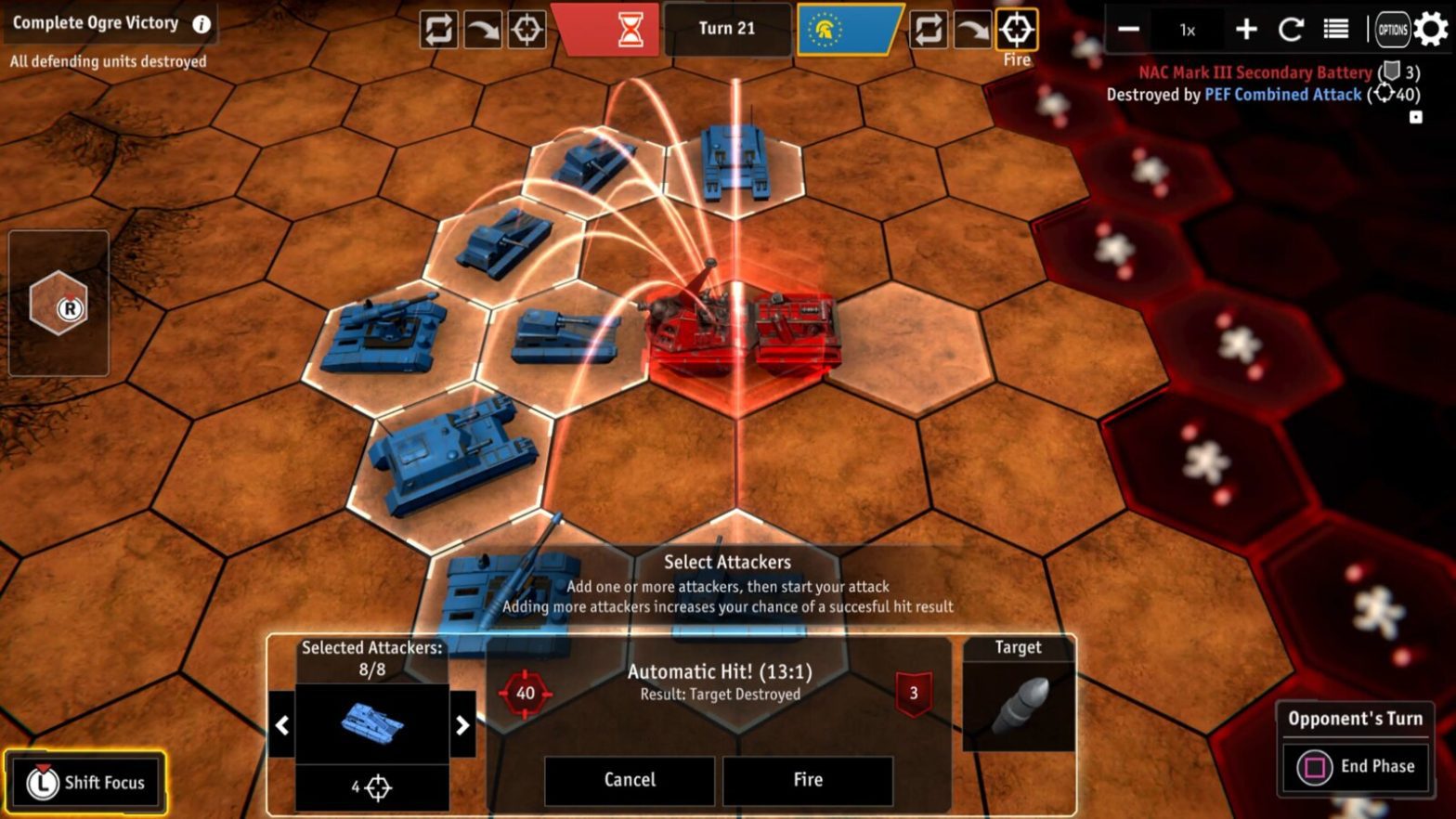Click the left cycle-units icon beside the hourglass
Image resolution: width=1456 pixels, height=819 pixels.
(x=438, y=29)
